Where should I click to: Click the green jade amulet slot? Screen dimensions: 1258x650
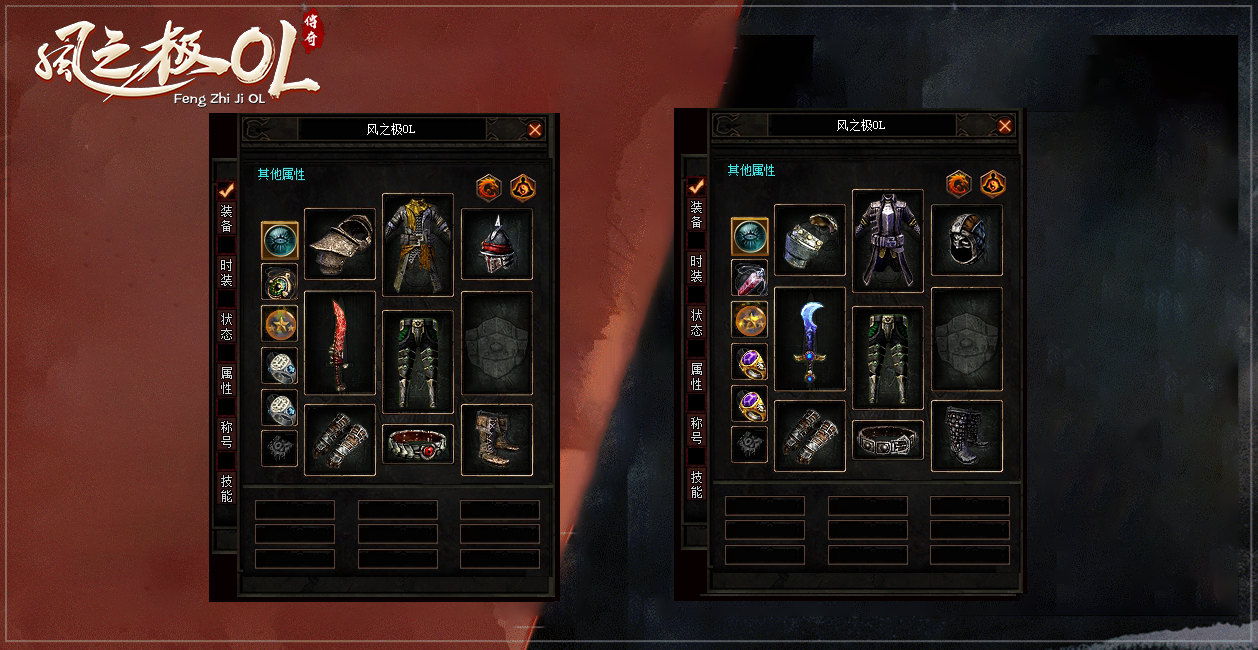[x=280, y=282]
